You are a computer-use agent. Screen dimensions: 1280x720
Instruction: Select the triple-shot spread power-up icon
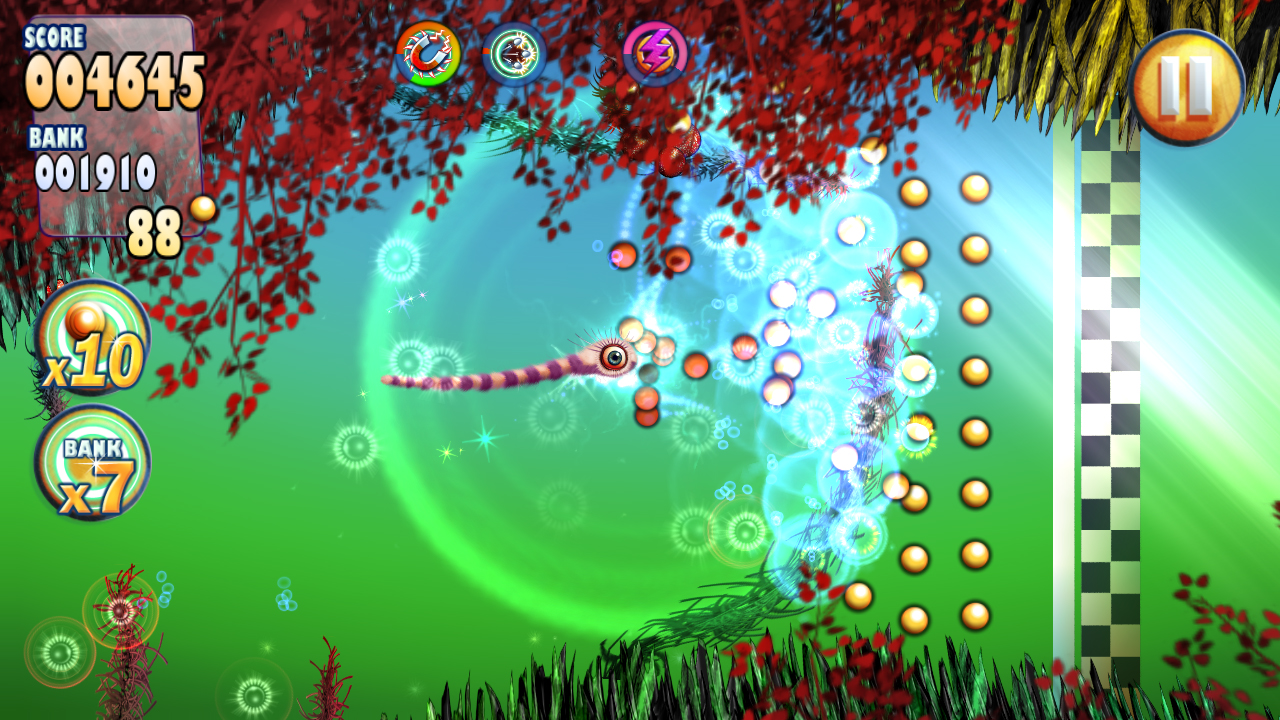click(x=514, y=54)
